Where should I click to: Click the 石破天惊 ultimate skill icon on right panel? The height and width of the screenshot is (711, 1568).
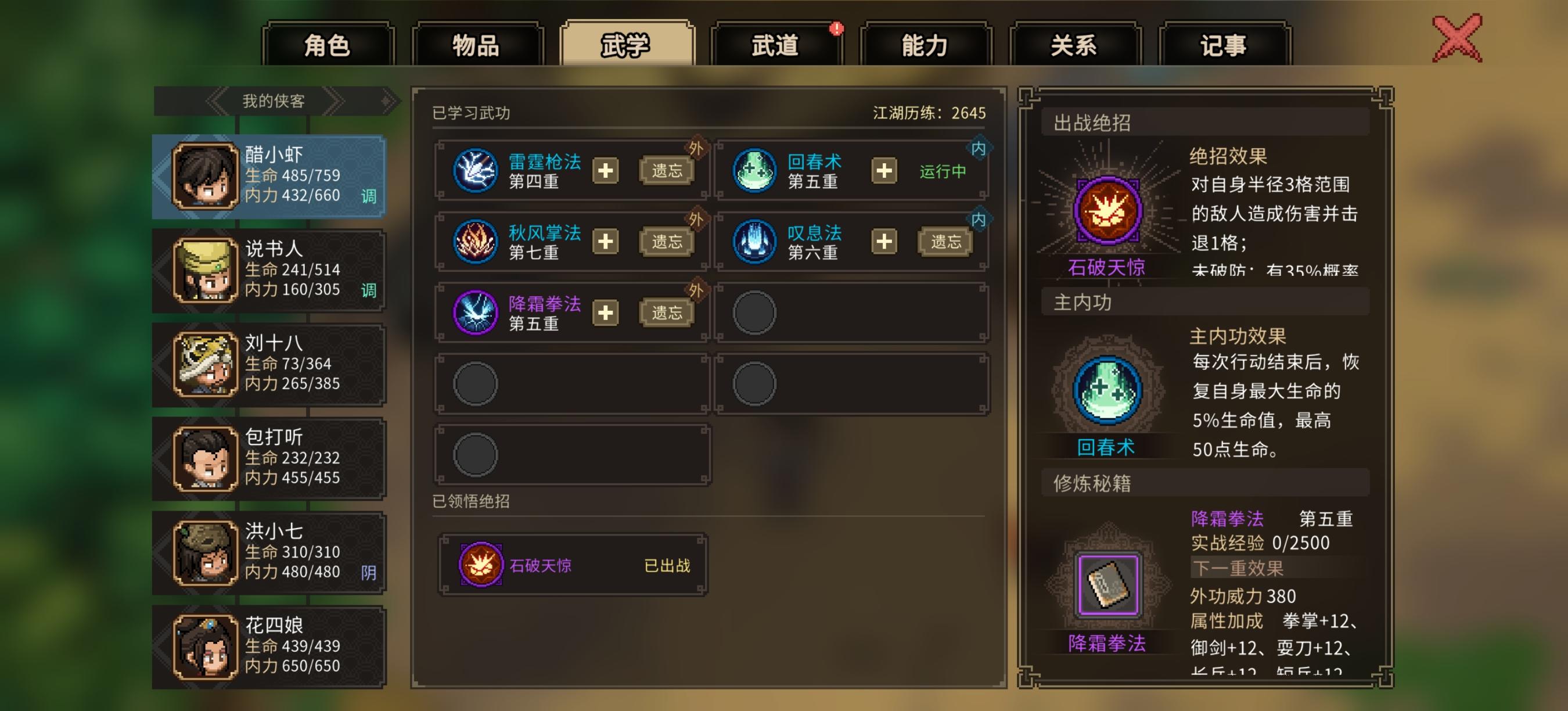click(1109, 210)
